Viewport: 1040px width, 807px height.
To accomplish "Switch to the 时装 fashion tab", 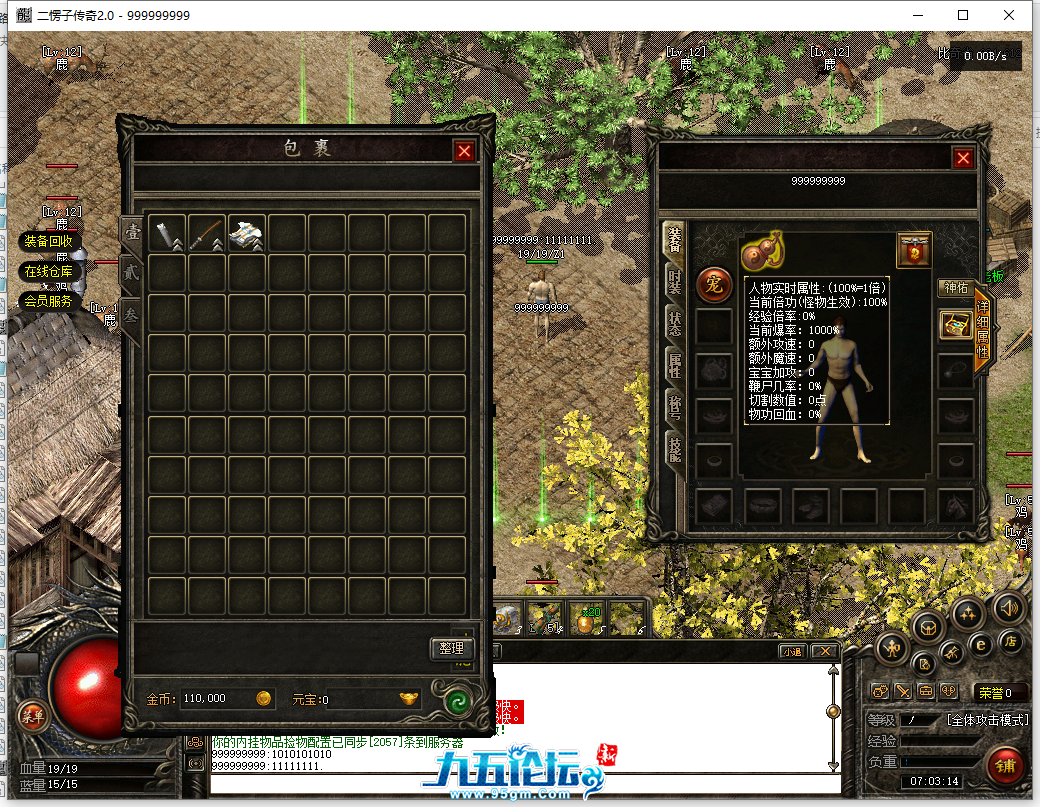I will click(x=675, y=281).
